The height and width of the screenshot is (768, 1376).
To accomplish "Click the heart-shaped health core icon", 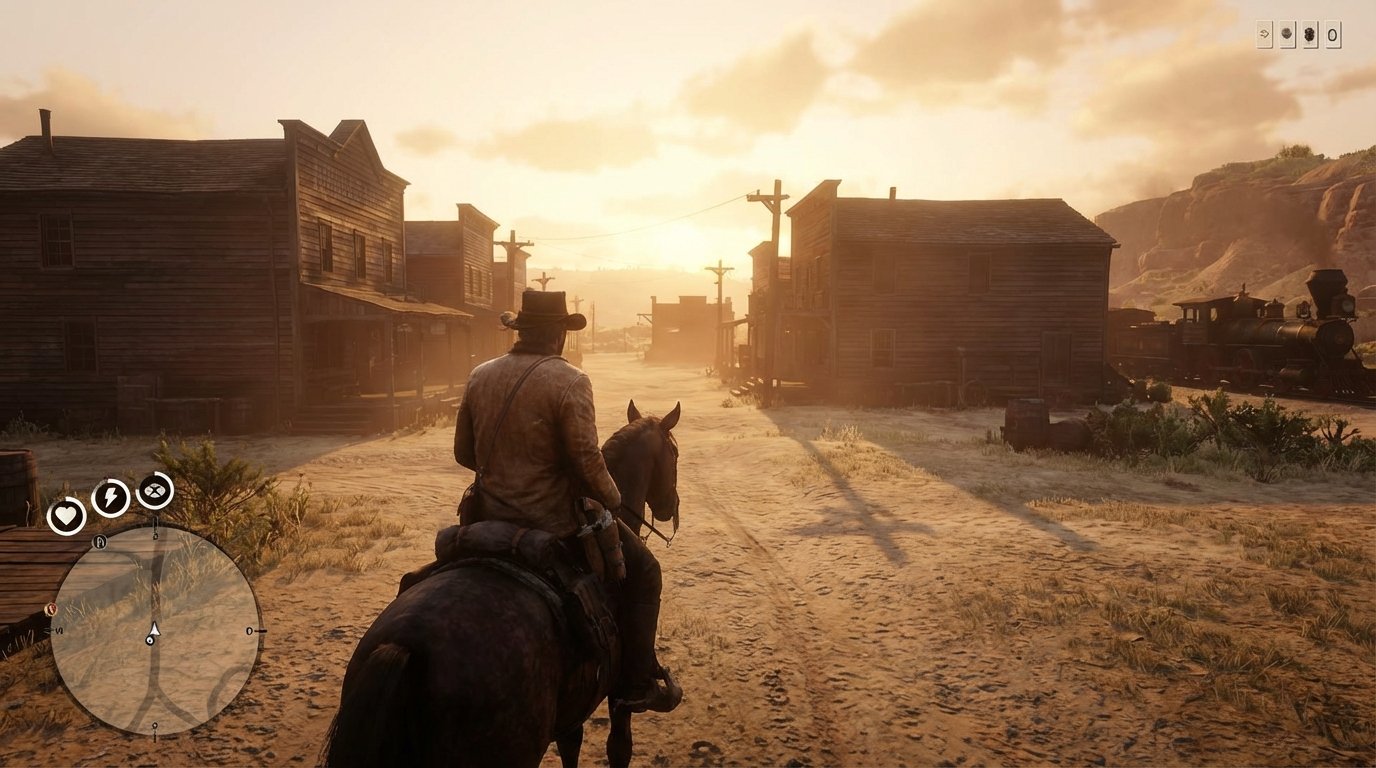I will (x=68, y=514).
